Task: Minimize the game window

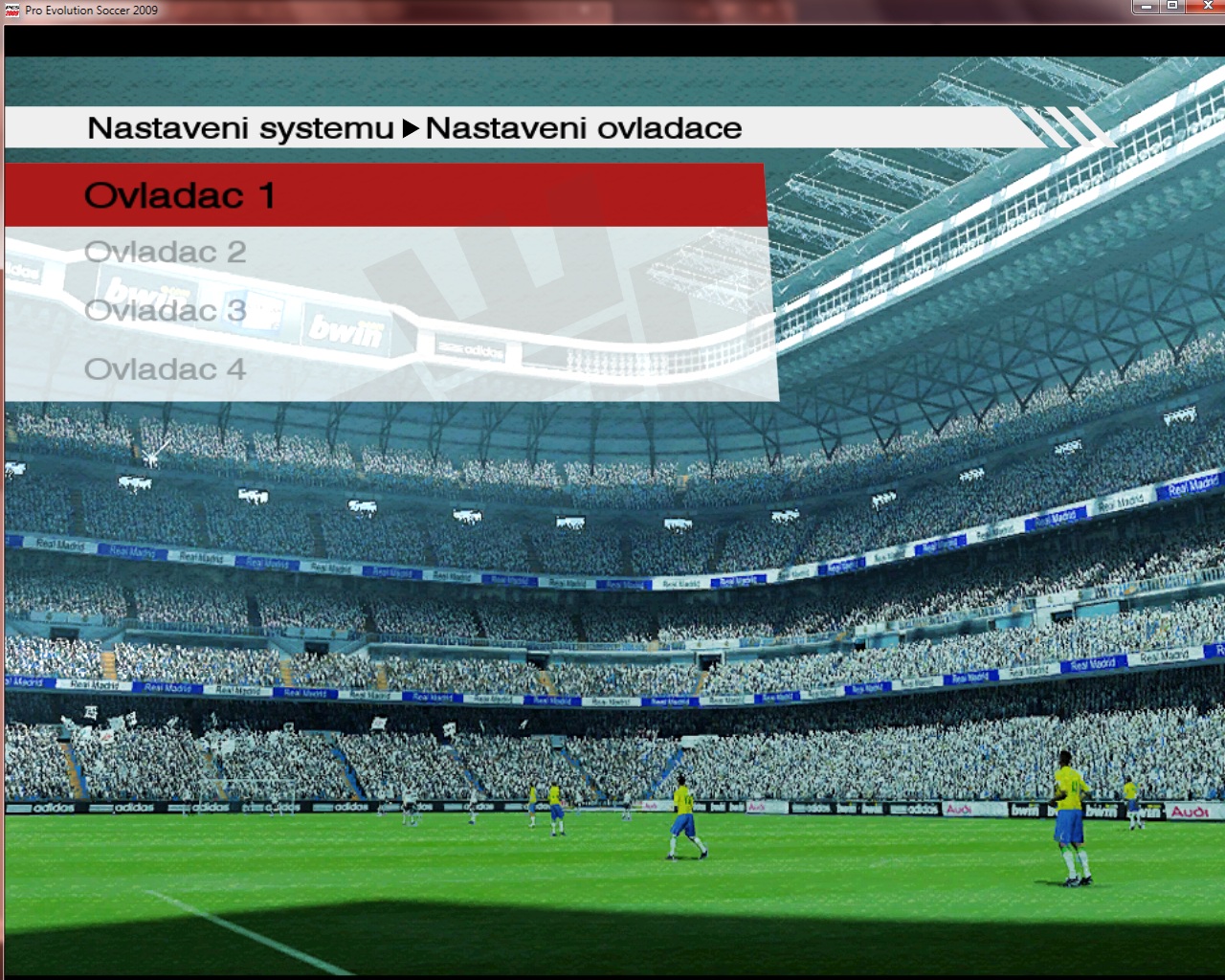Action: pyautogui.click(x=1146, y=7)
